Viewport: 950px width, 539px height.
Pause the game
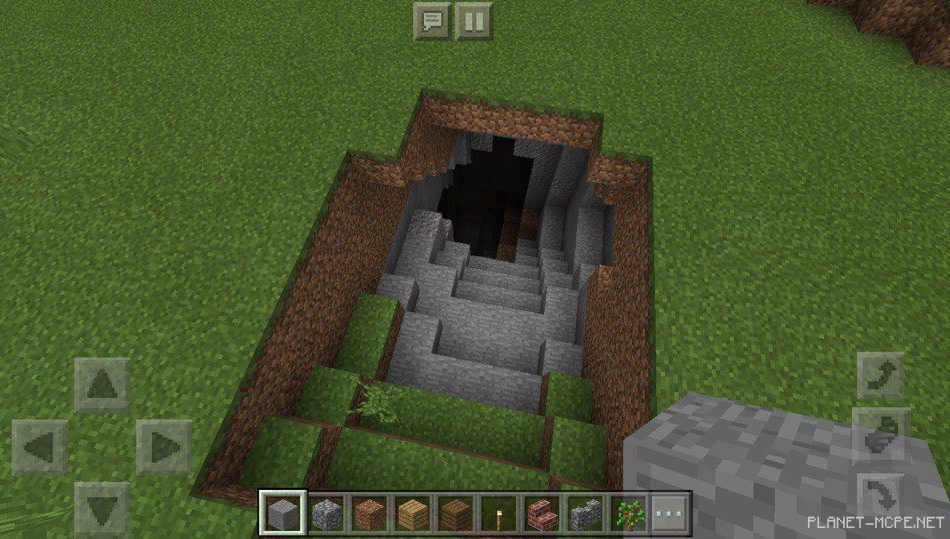474,20
